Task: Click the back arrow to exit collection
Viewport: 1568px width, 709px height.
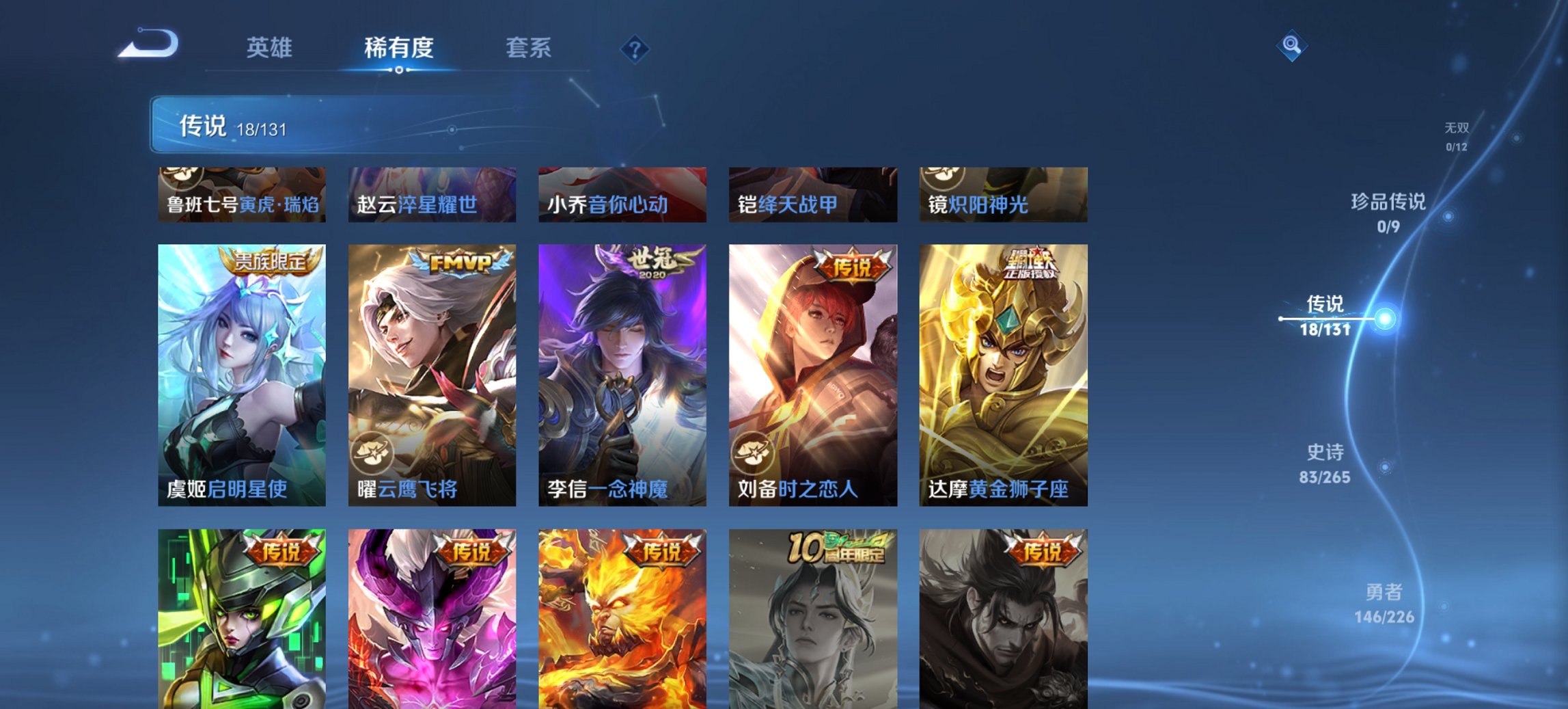Action: [147, 45]
